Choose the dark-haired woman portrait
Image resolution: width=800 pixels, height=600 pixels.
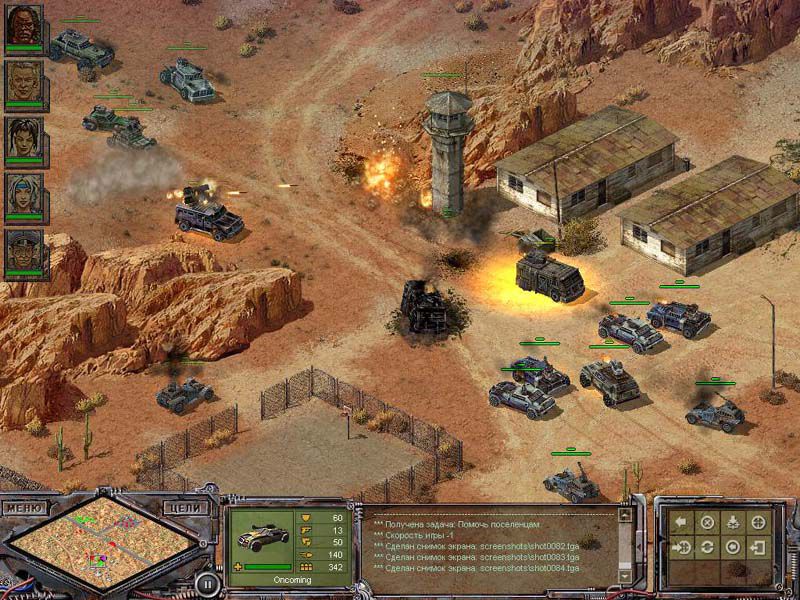[x=24, y=140]
